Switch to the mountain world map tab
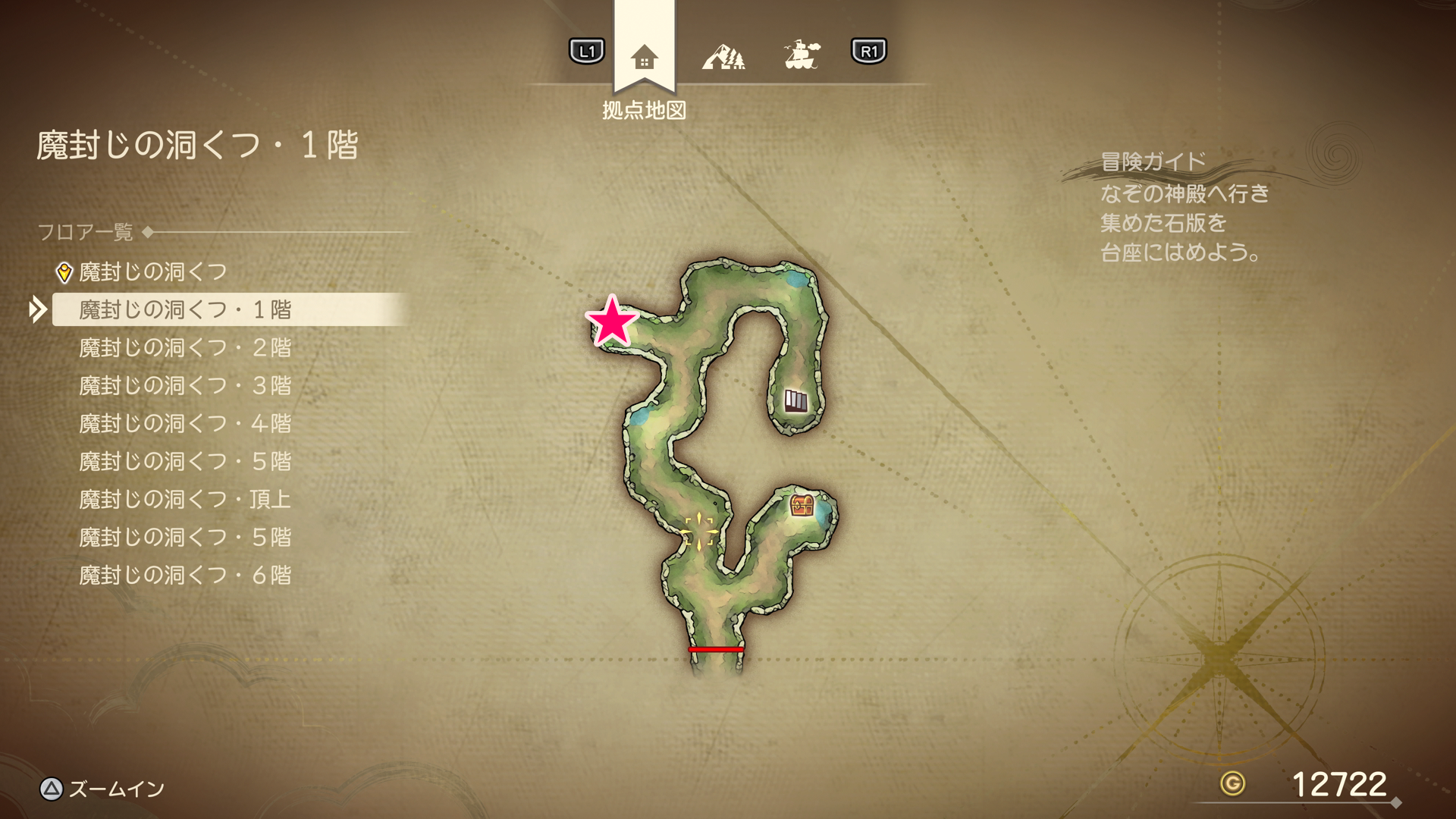1456x819 pixels. coord(723,56)
